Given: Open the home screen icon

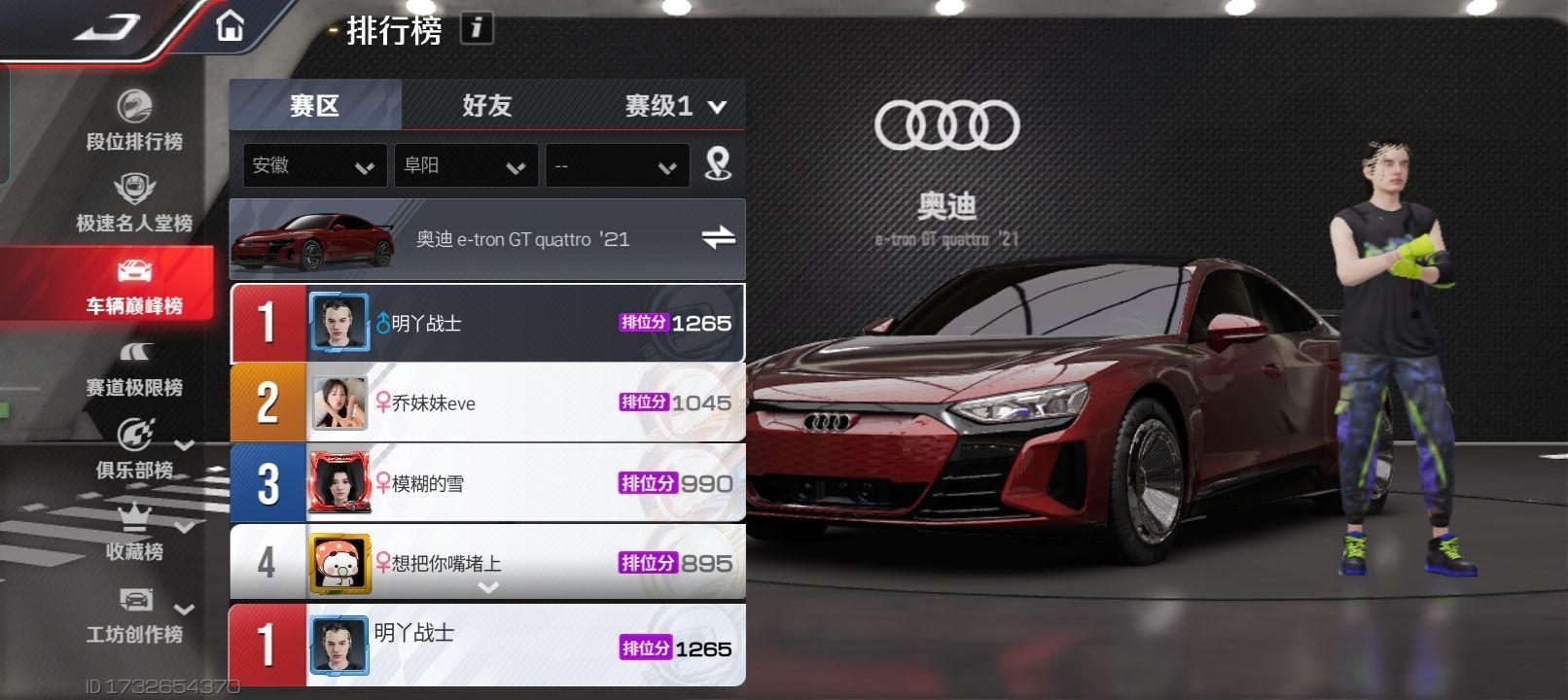Looking at the screenshot, I should click(230, 26).
